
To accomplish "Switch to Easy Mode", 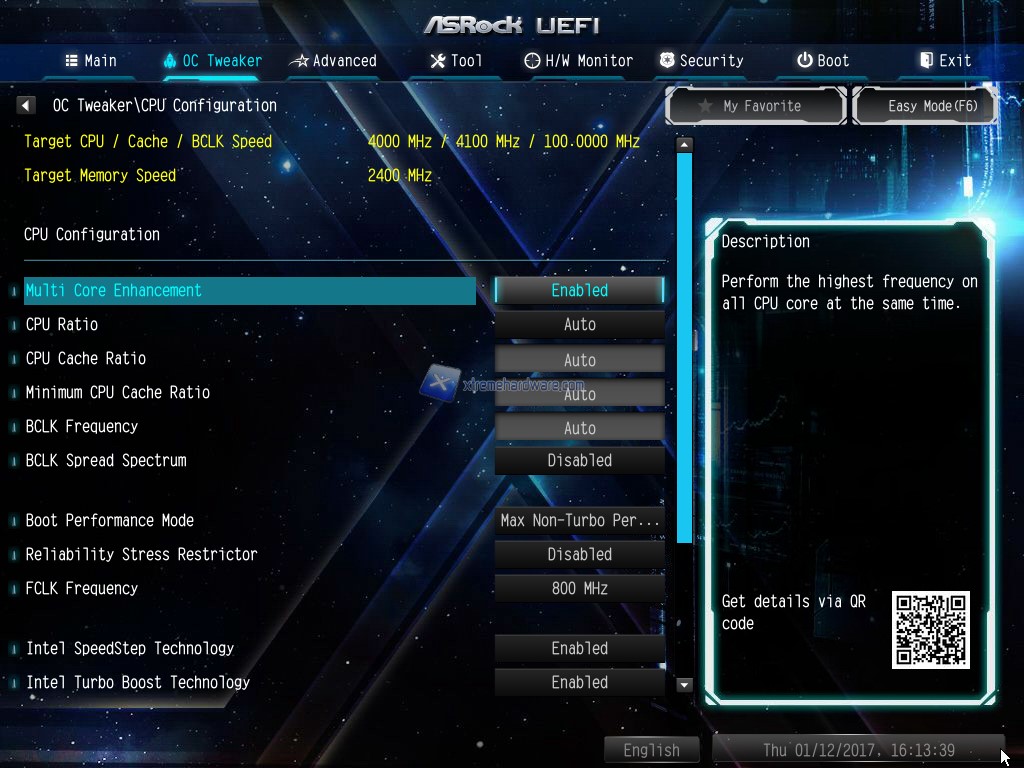I will pyautogui.click(x=925, y=106).
